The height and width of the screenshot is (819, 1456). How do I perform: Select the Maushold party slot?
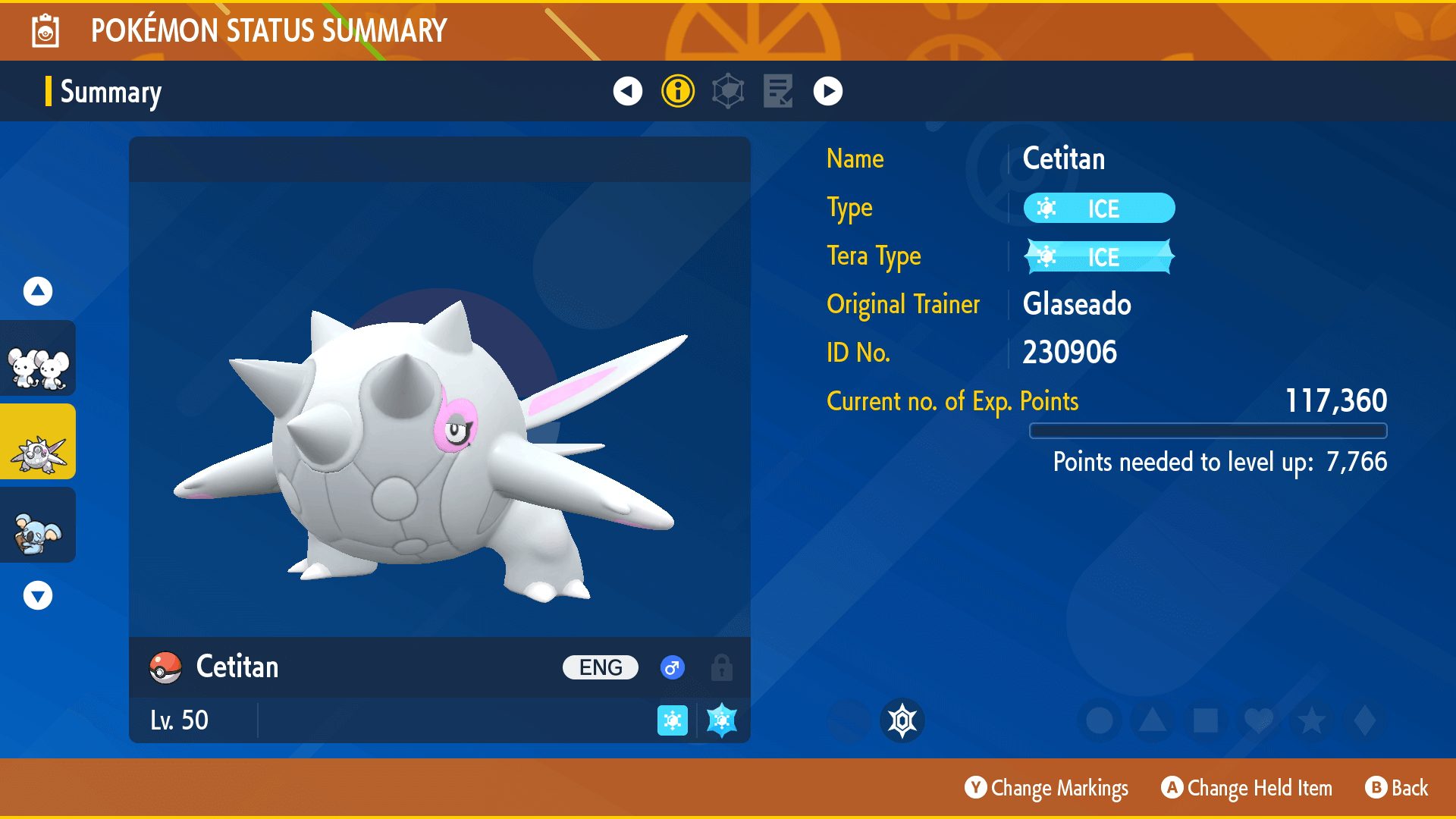pos(38,359)
